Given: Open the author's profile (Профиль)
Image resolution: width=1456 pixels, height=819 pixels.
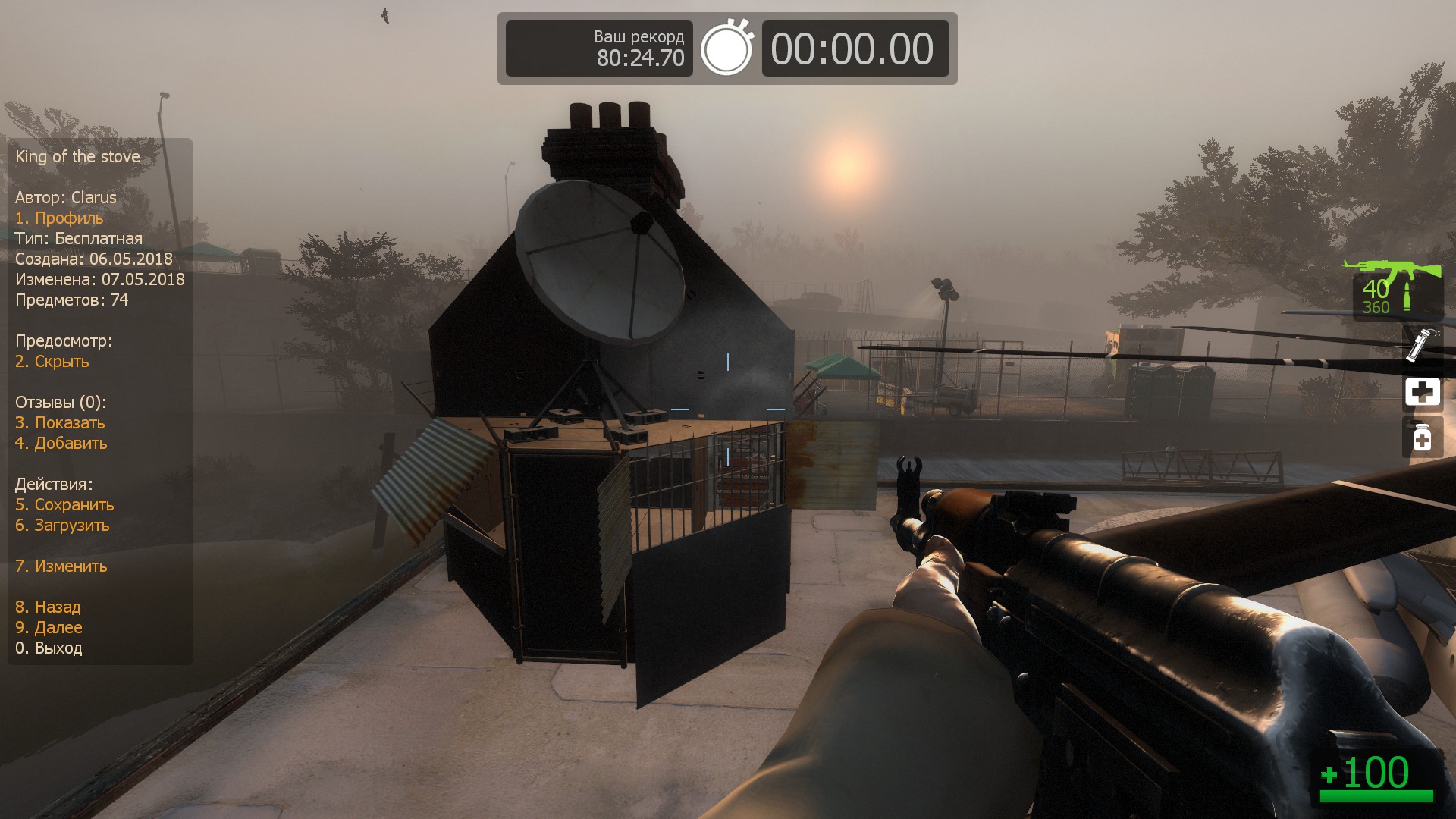Looking at the screenshot, I should pos(59,218).
